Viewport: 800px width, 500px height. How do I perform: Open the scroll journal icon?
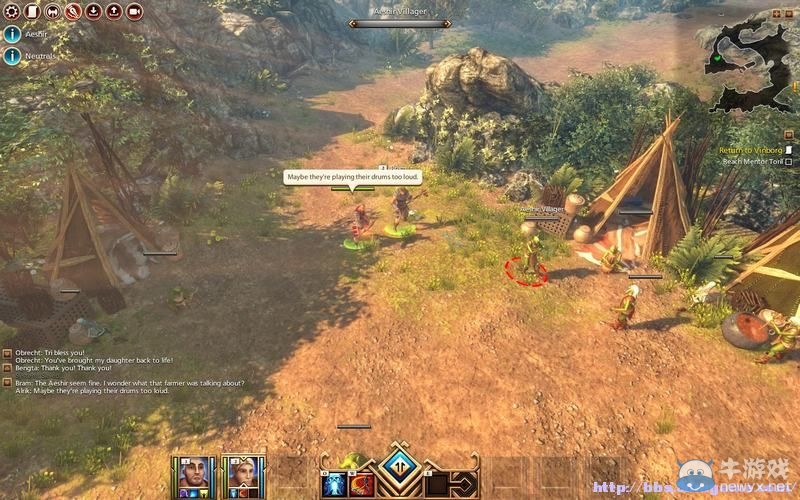(x=32, y=12)
